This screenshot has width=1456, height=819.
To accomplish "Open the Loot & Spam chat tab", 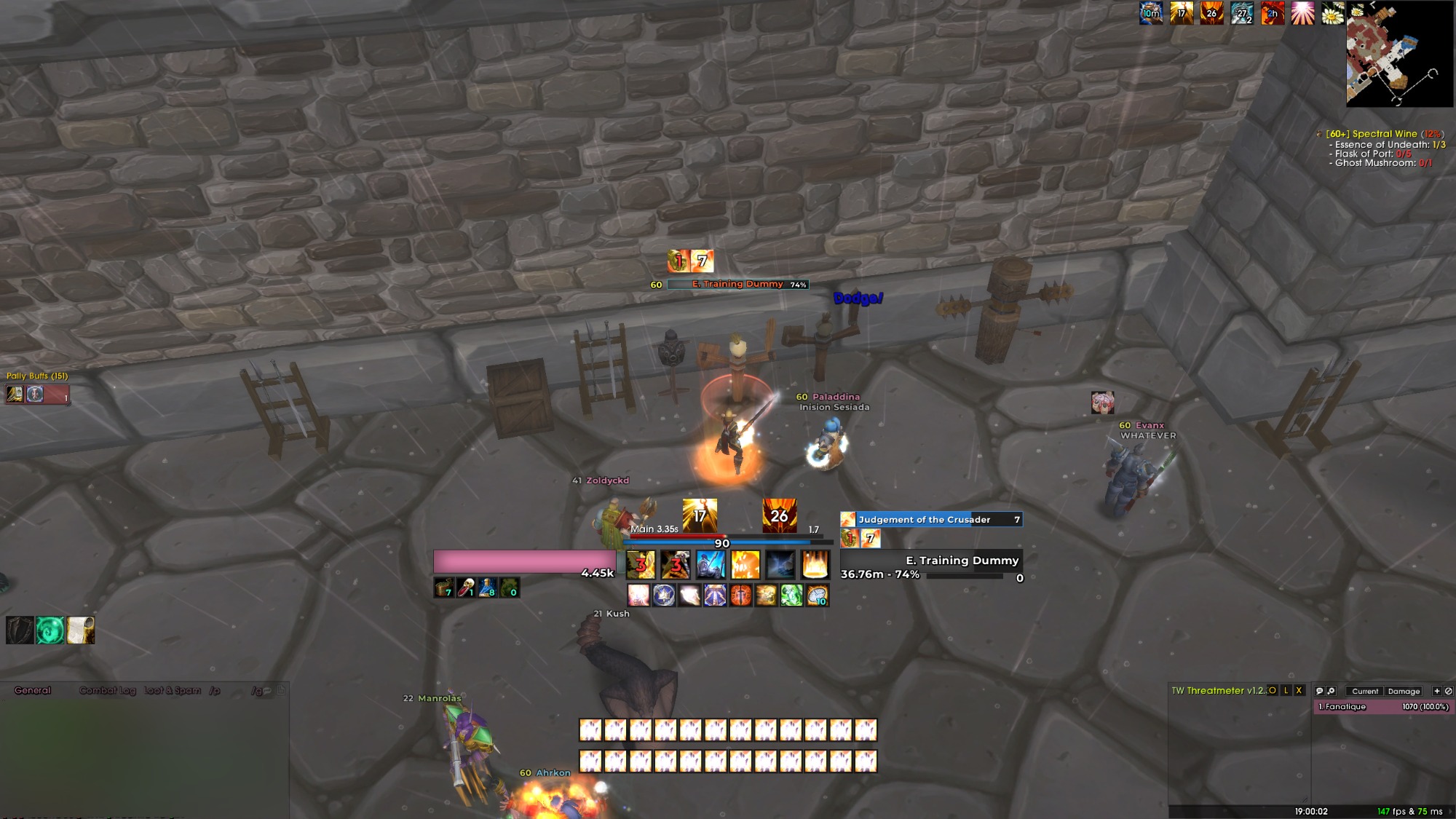I will (x=172, y=690).
